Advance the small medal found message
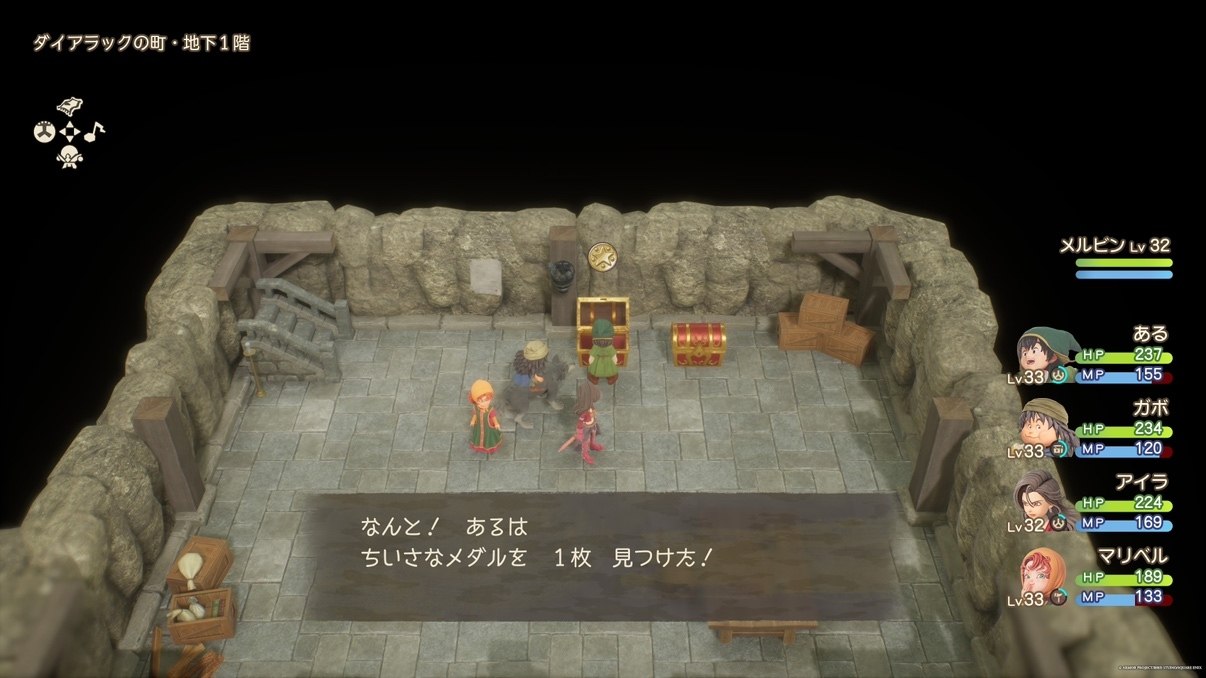Viewport: 1206px width, 678px height. 602,555
